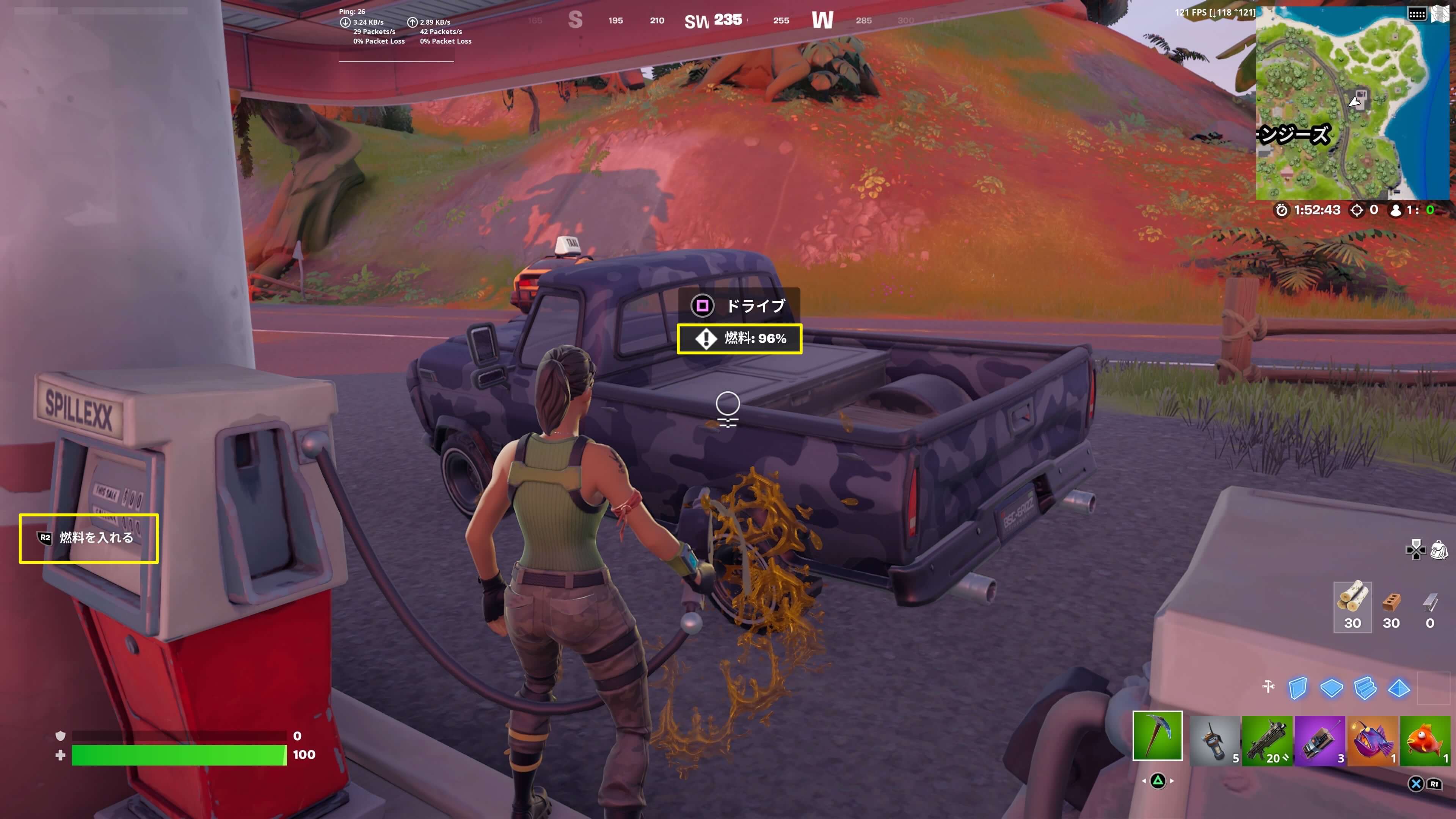Choose the pyramid roof building piece
Image resolution: width=1456 pixels, height=819 pixels.
[x=1399, y=688]
